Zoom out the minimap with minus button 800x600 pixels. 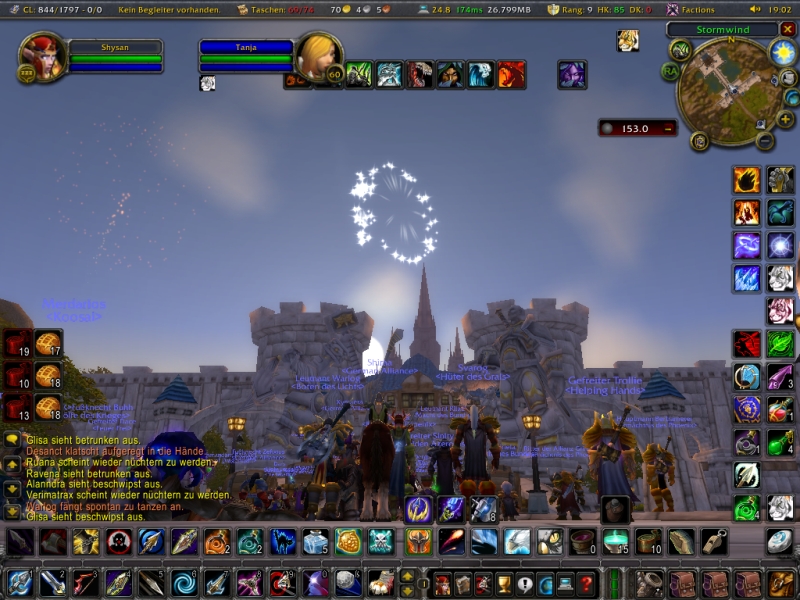tap(765, 141)
